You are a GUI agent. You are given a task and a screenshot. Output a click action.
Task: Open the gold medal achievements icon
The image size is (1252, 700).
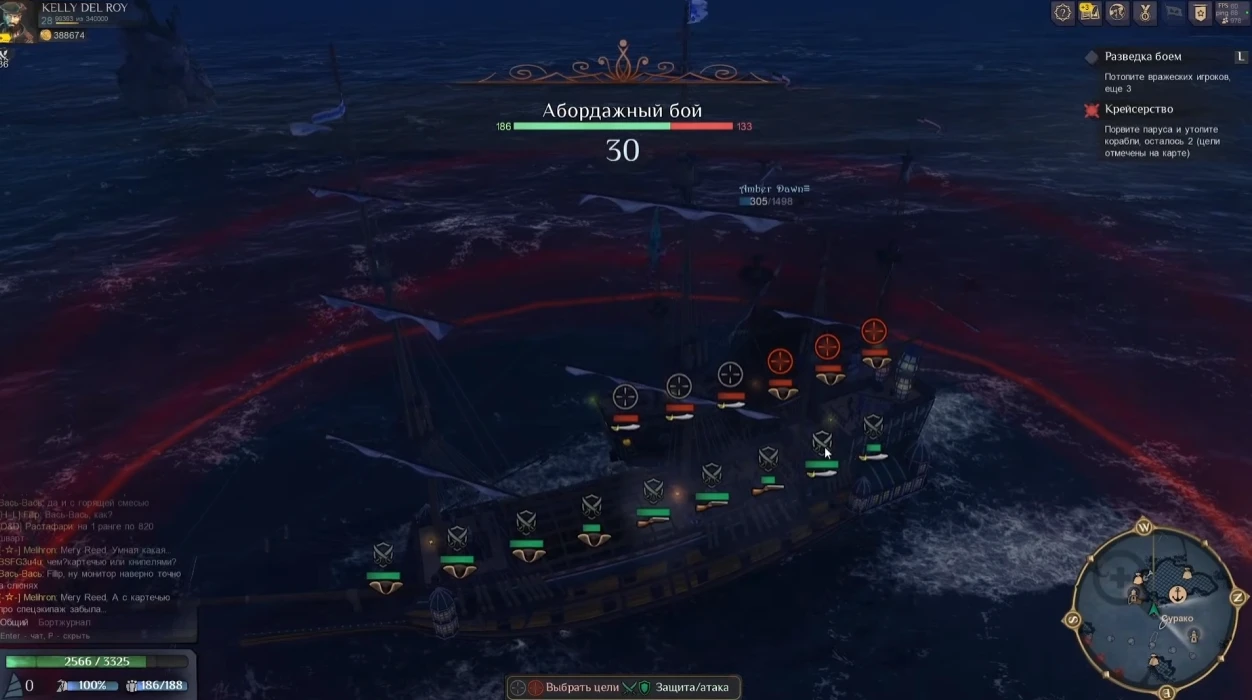(x=1144, y=12)
